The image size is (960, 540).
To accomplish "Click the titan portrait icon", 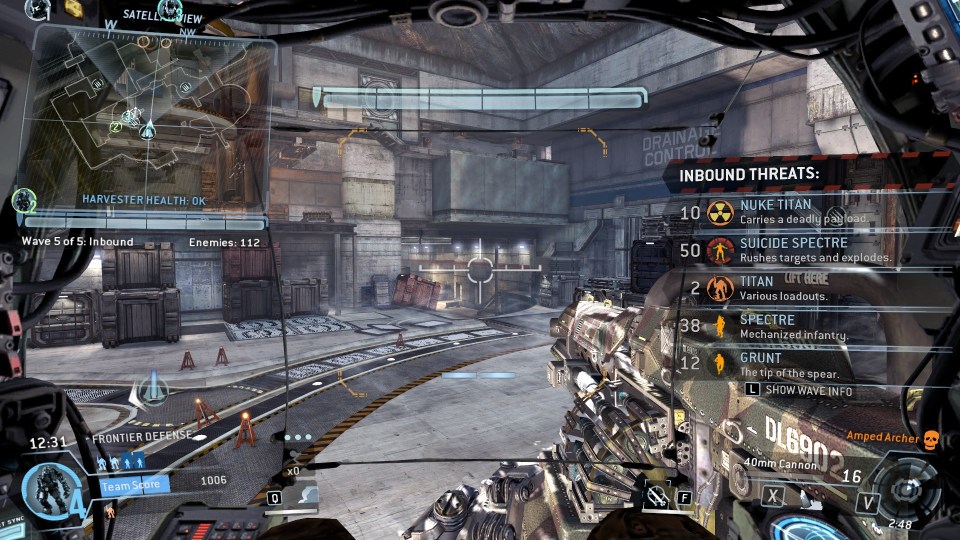I will point(46,489).
